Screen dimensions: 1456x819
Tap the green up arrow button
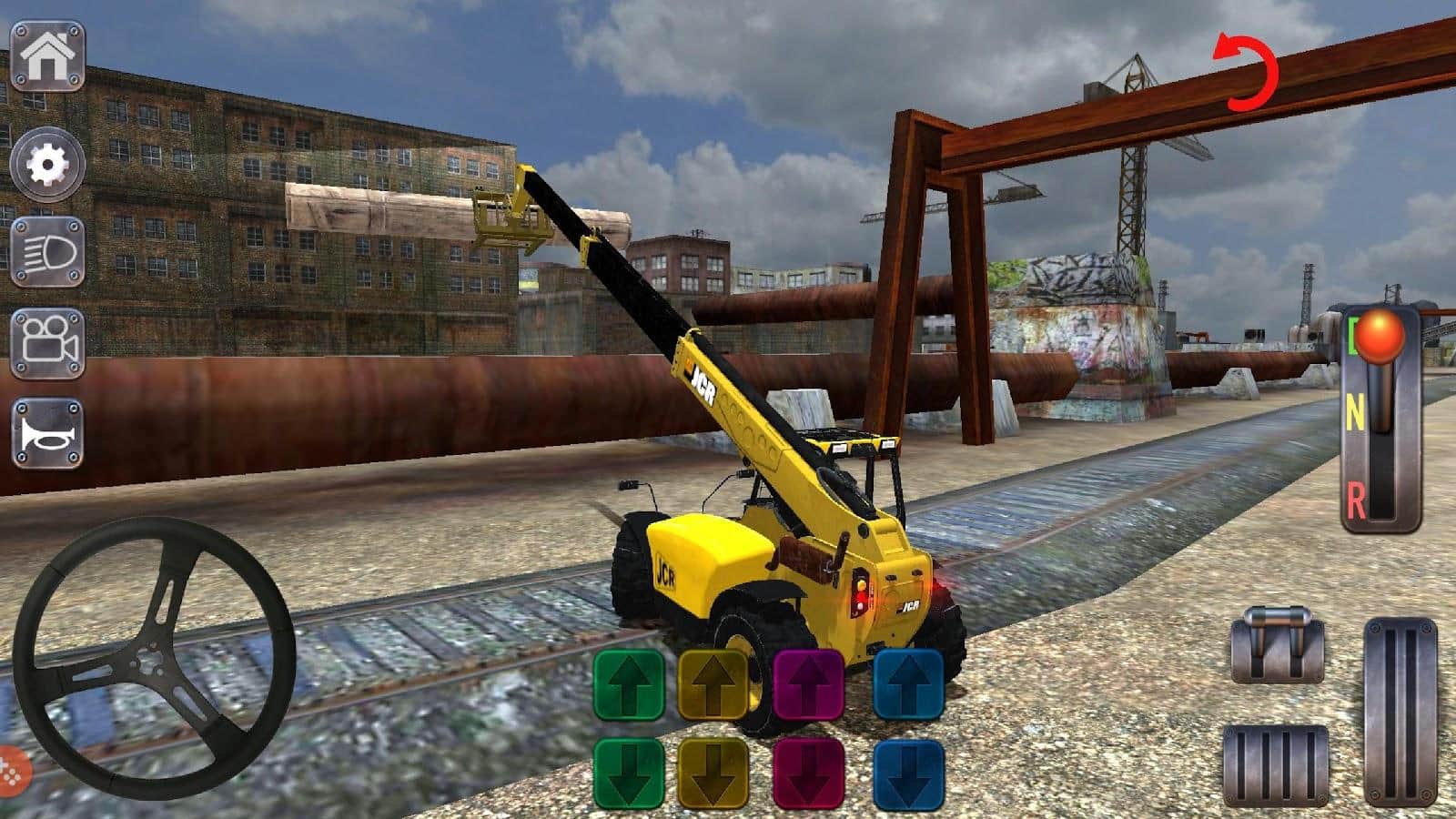(x=629, y=685)
